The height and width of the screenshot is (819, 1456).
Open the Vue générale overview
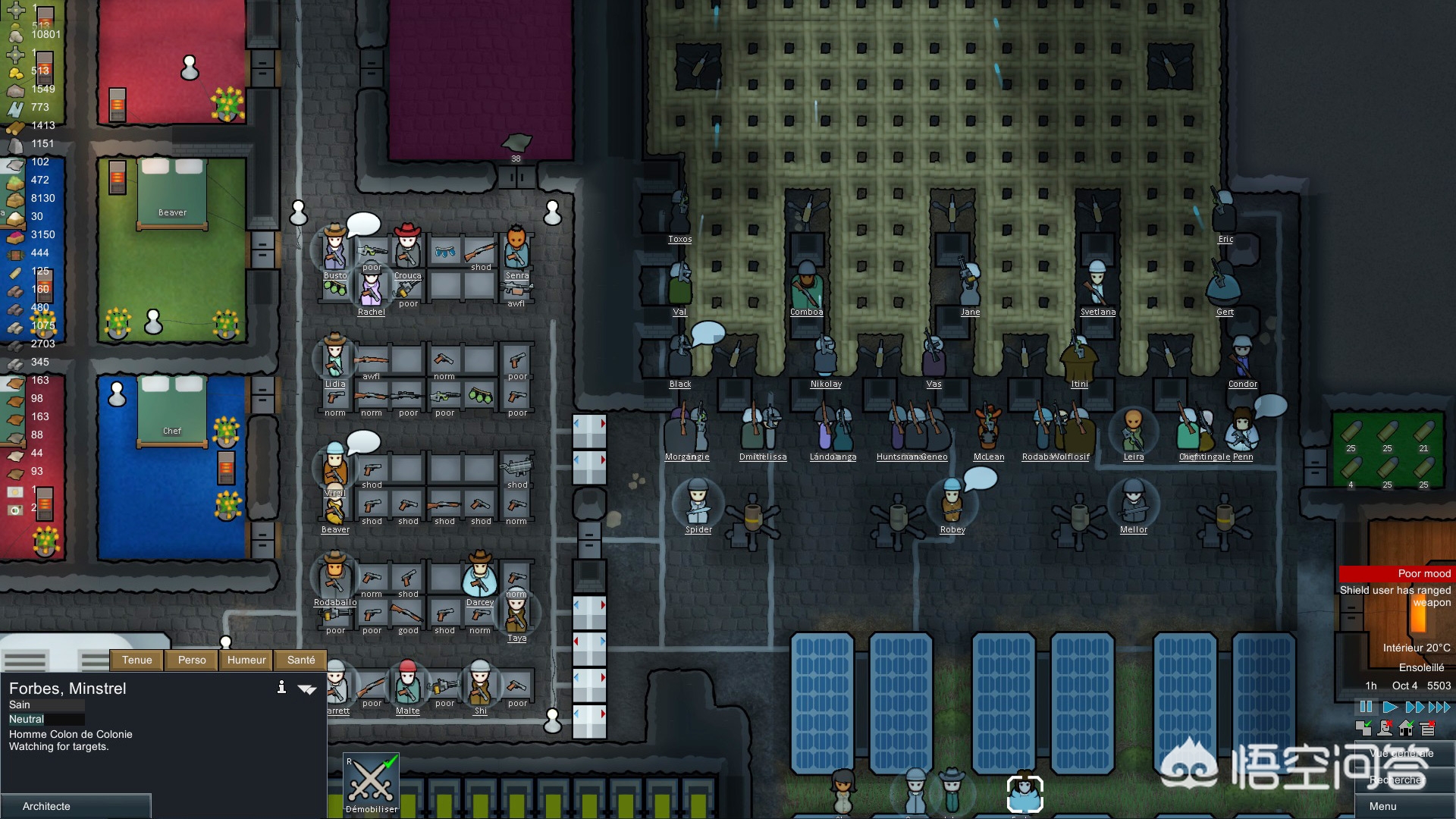pos(1404,754)
